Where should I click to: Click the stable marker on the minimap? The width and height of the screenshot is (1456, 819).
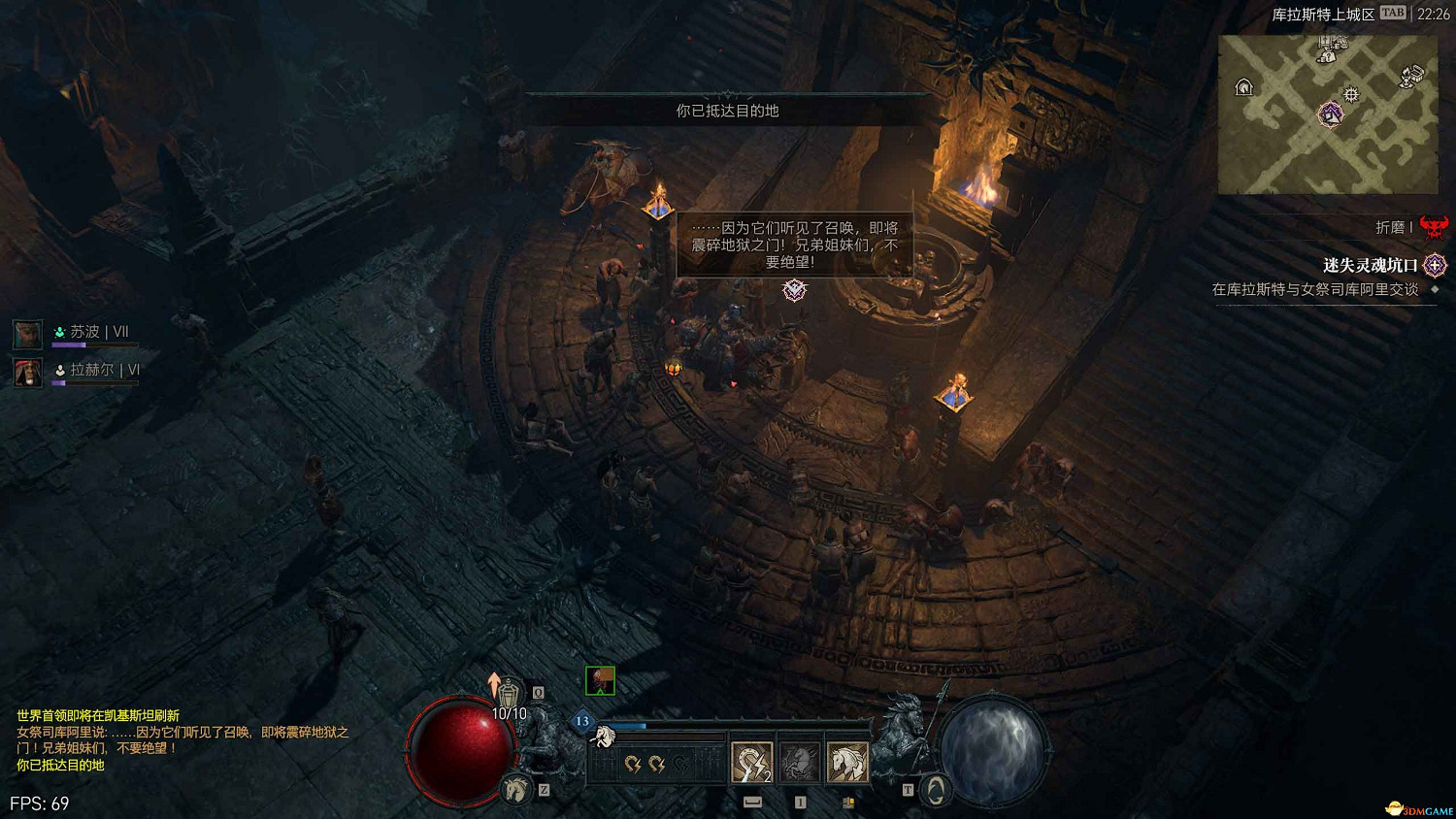click(1243, 88)
